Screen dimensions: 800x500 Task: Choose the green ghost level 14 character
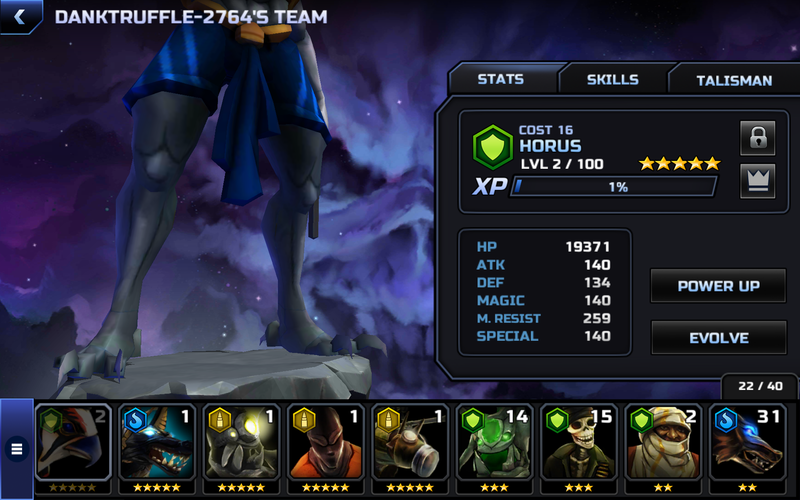[x=496, y=443]
